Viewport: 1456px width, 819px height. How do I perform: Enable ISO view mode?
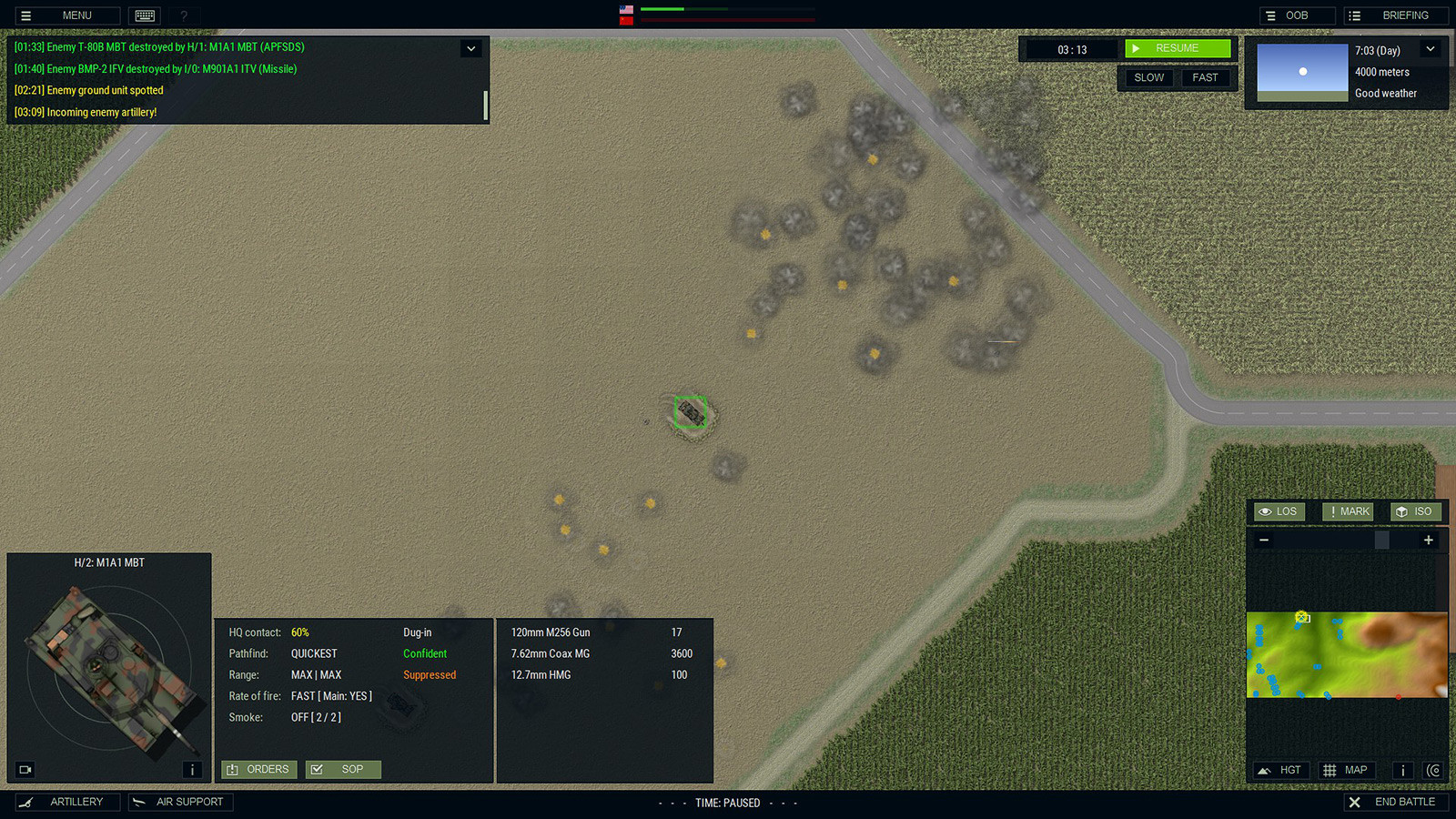click(x=1416, y=511)
